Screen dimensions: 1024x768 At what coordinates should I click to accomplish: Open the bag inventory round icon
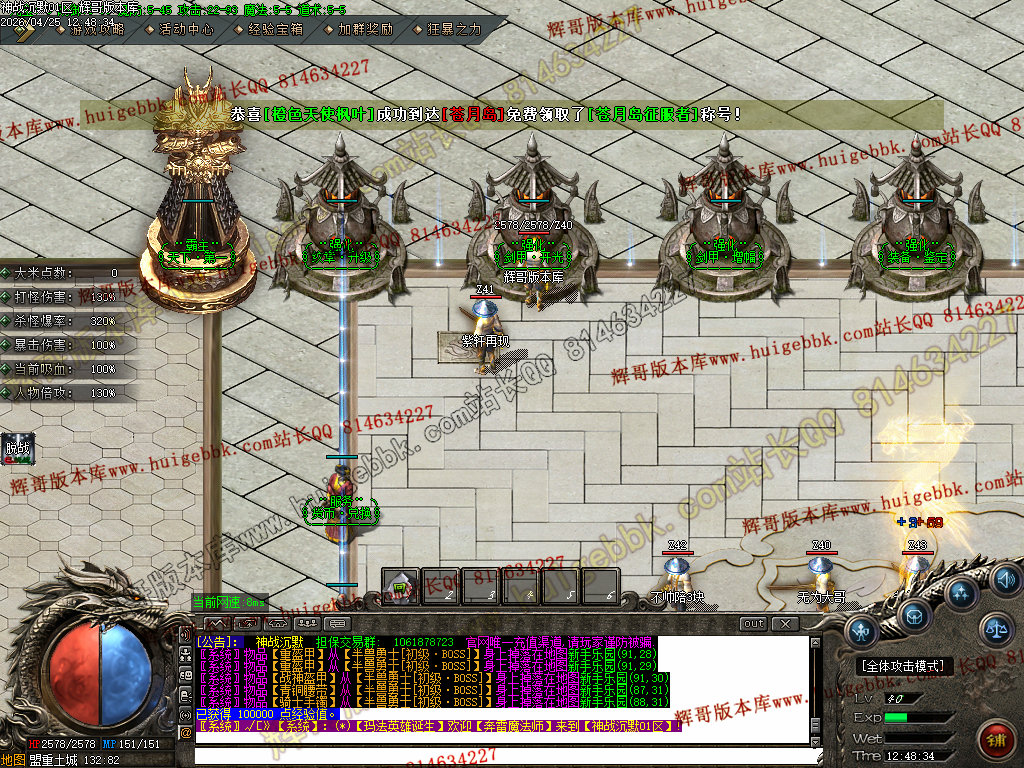tap(914, 615)
